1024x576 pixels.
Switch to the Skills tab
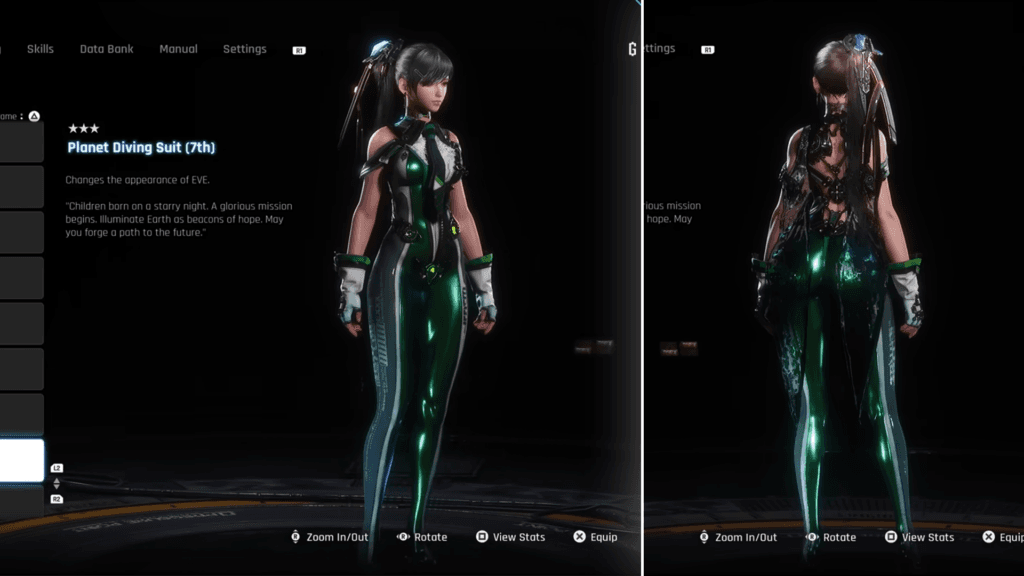point(40,49)
